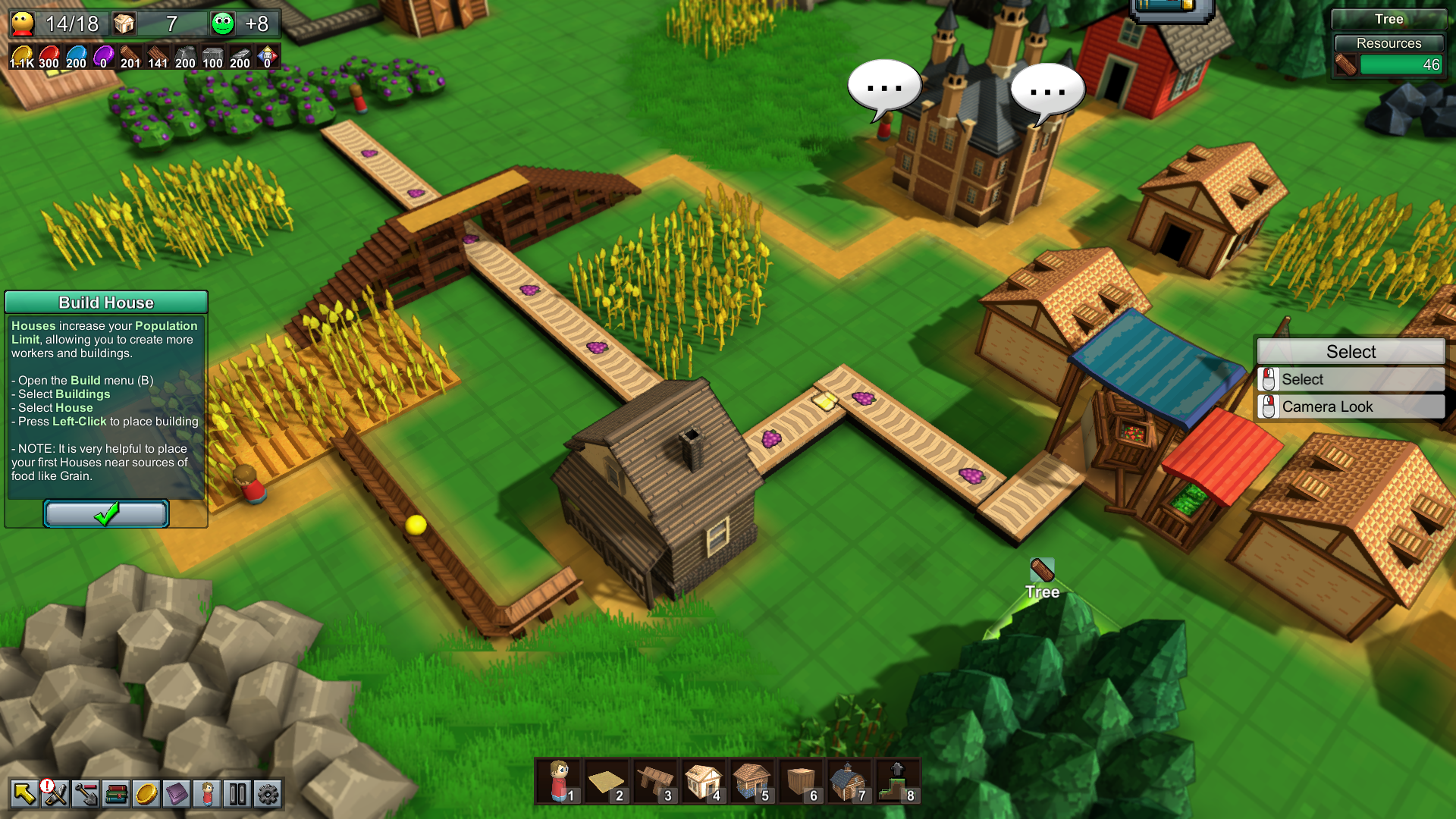Select the worker in hotbar slot 1
The width and height of the screenshot is (1456, 819).
pyautogui.click(x=559, y=781)
